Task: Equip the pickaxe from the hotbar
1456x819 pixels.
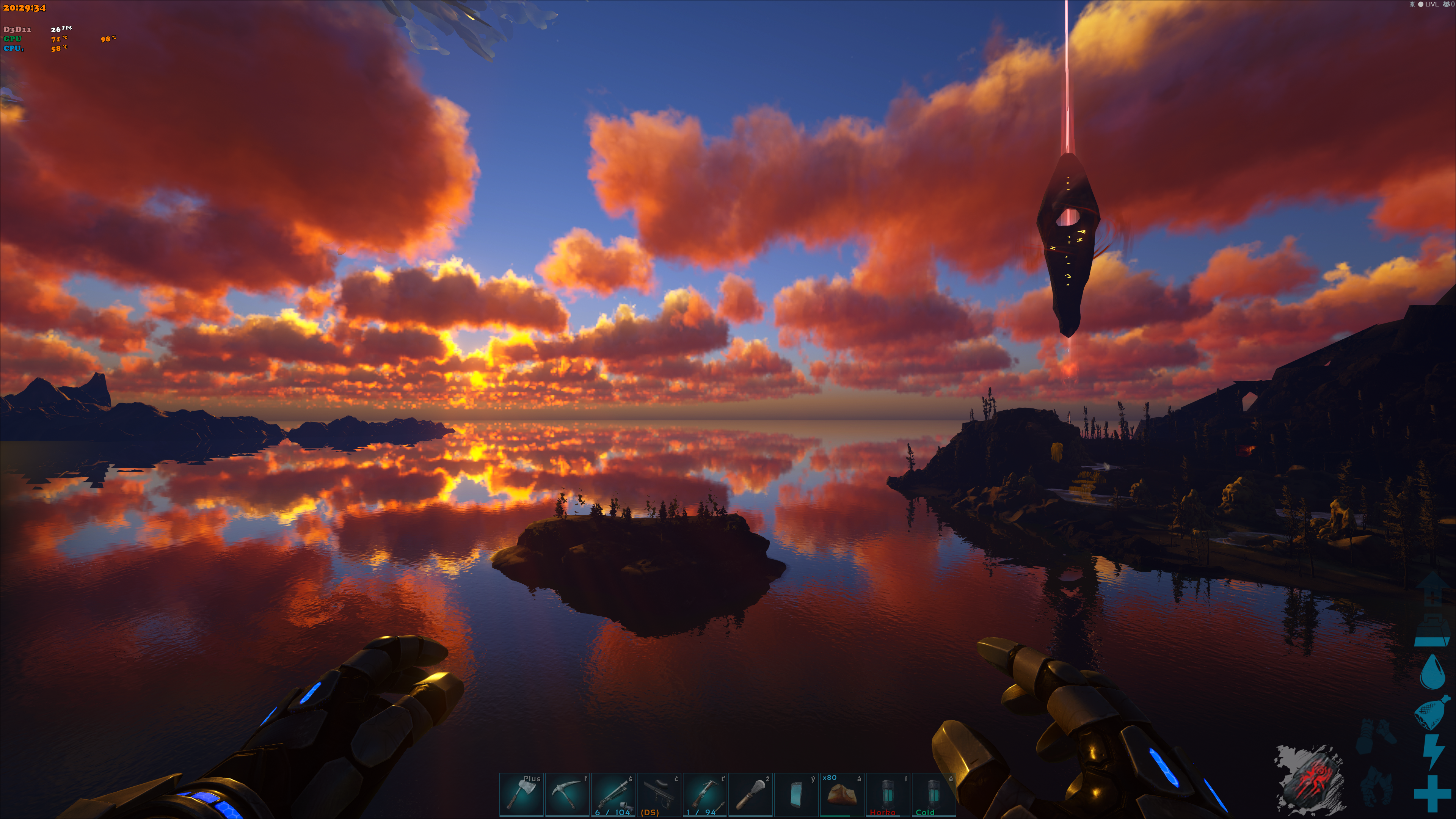Action: [x=567, y=794]
